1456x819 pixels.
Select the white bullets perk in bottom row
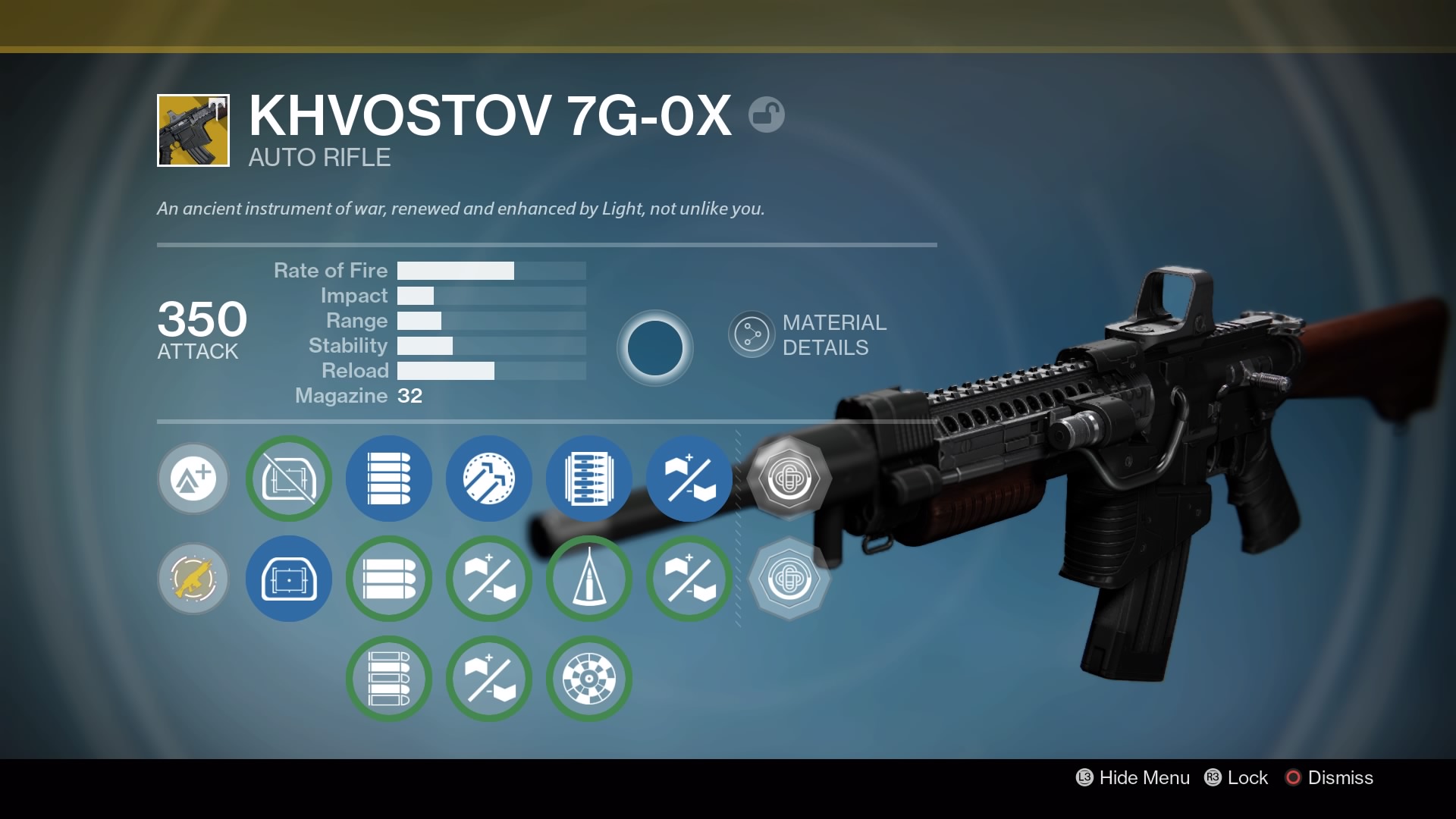pyautogui.click(x=388, y=679)
